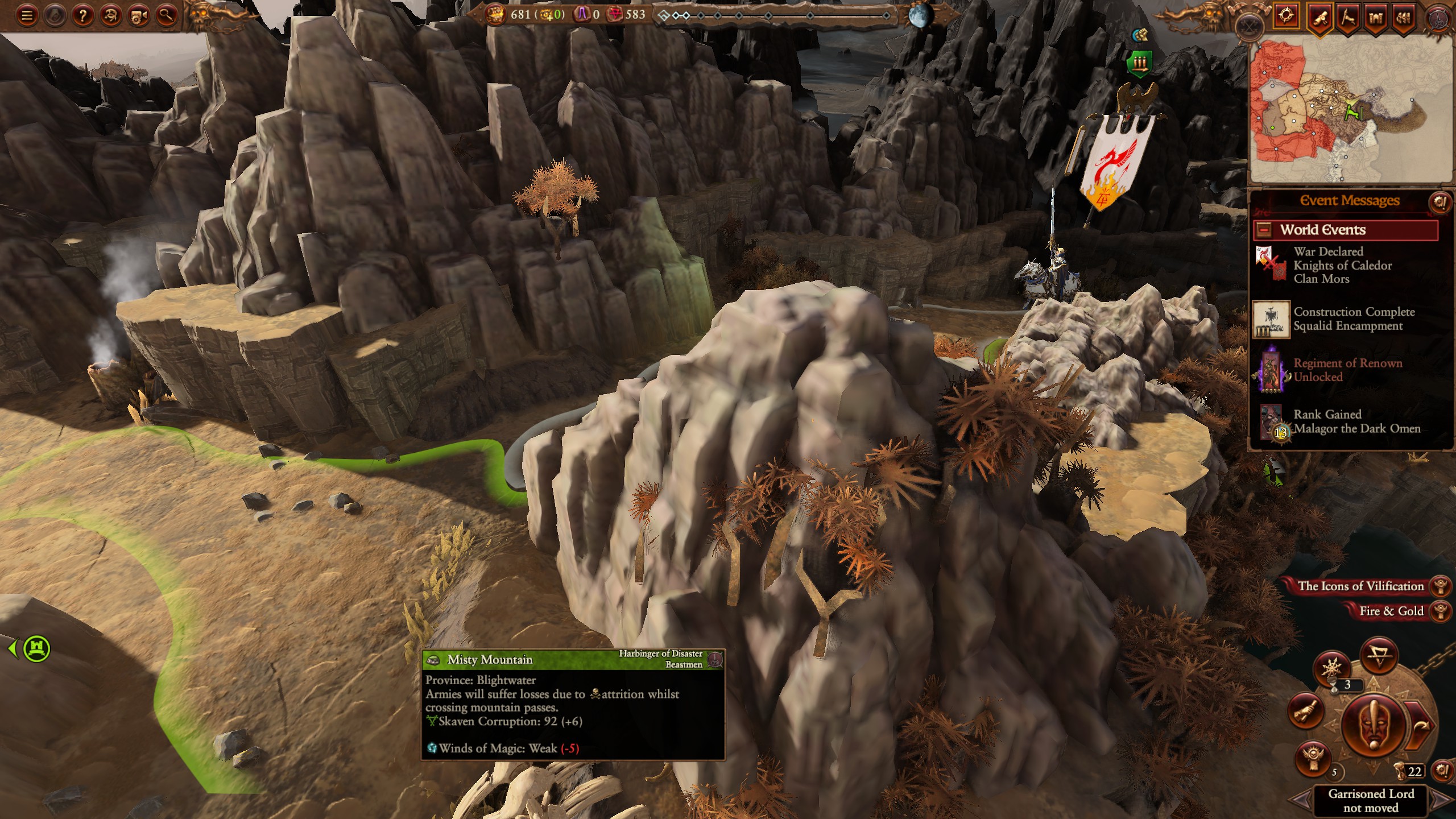This screenshot has height=819, width=1456.
Task: Open the factions summary skulls icon
Action: [x=1404, y=16]
